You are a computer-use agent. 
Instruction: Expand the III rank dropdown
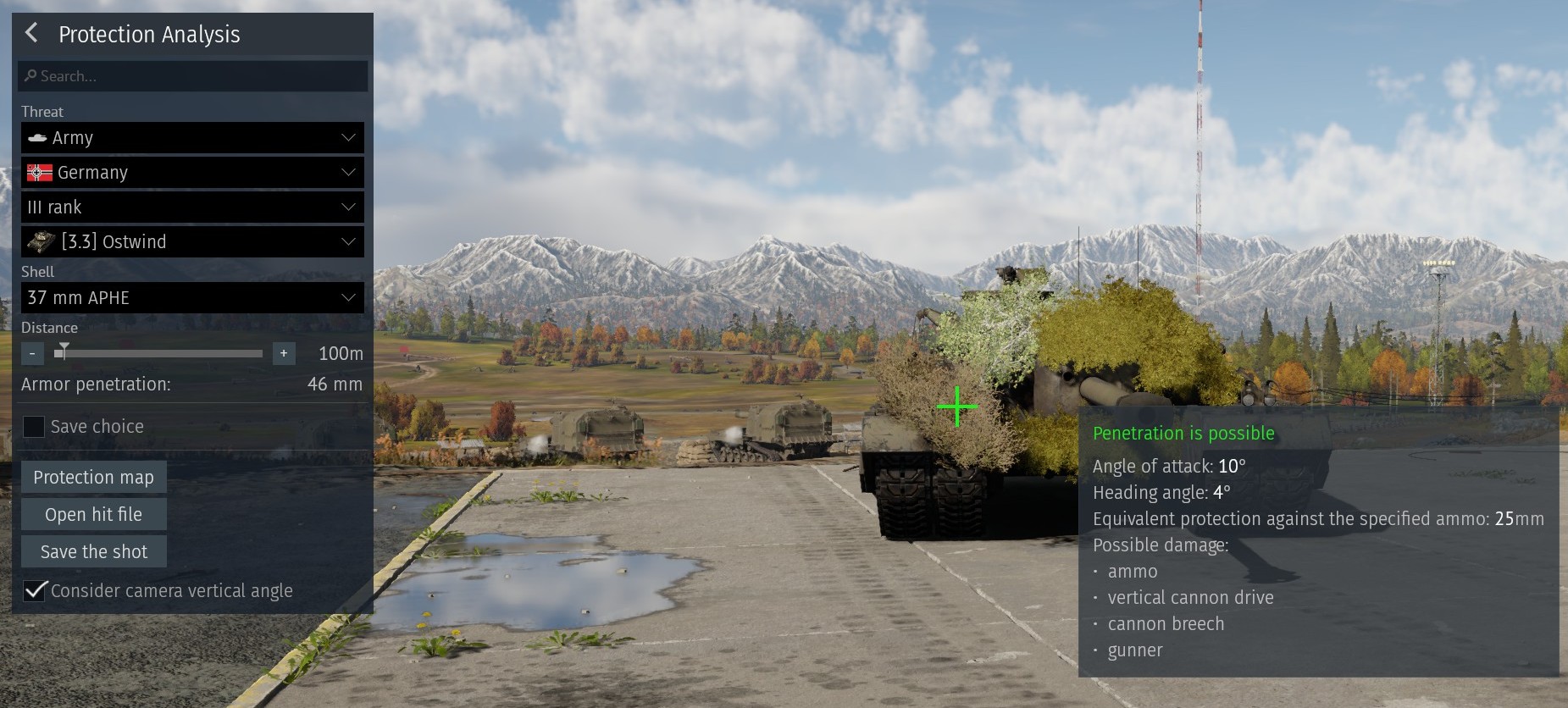[192, 207]
